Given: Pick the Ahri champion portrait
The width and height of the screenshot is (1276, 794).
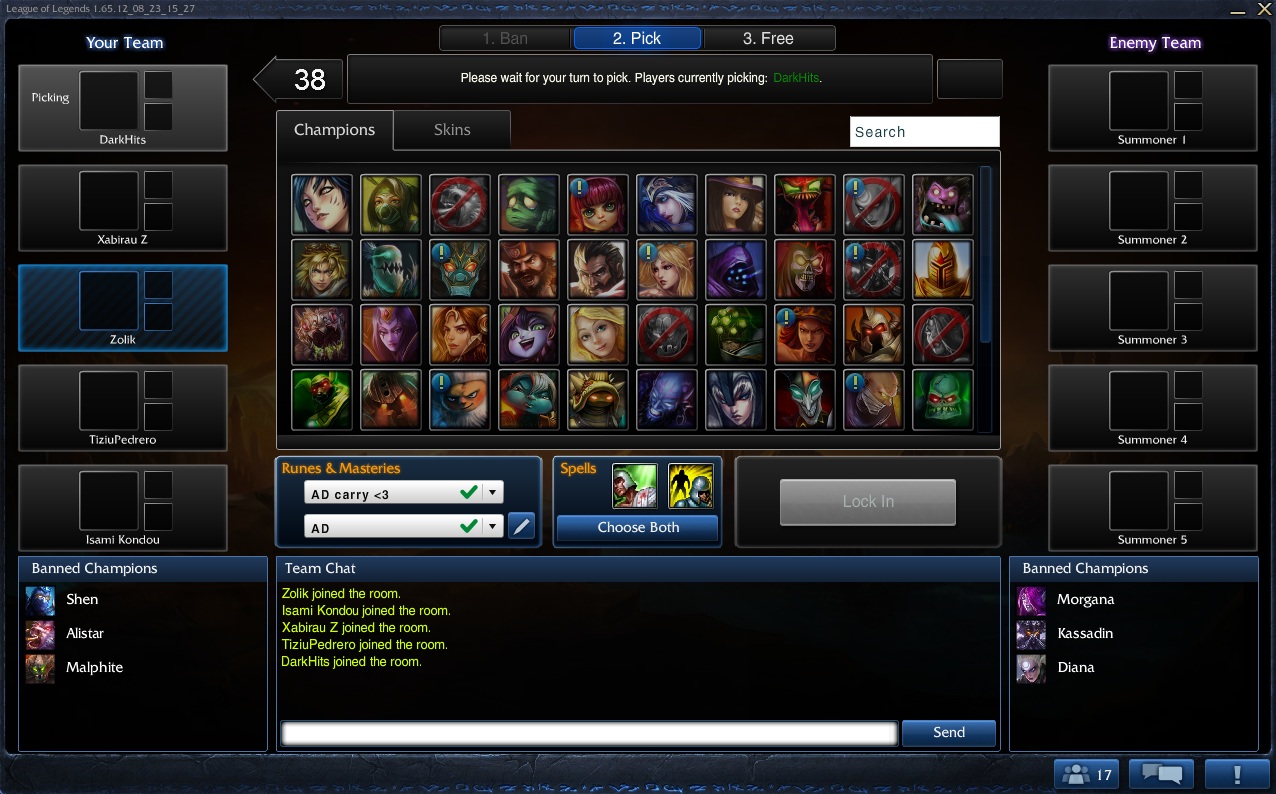Looking at the screenshot, I should (322, 204).
